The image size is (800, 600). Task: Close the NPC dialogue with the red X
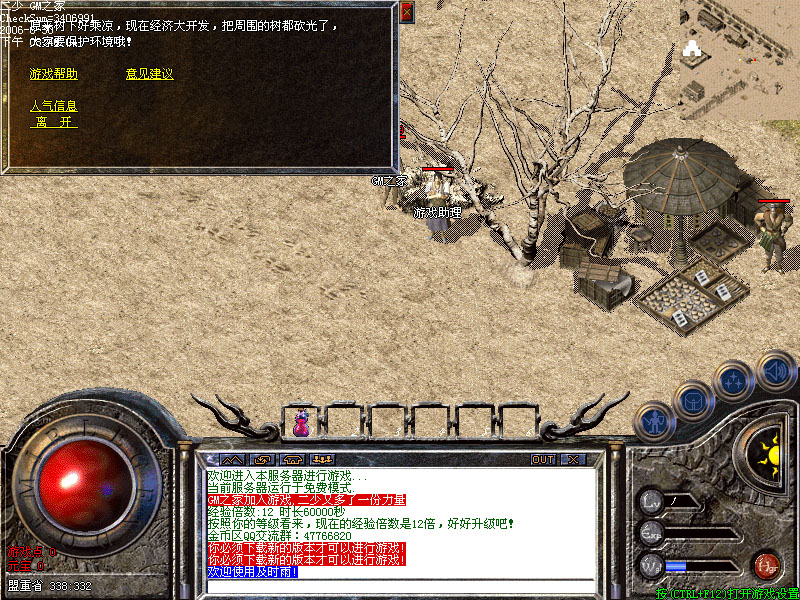[406, 13]
